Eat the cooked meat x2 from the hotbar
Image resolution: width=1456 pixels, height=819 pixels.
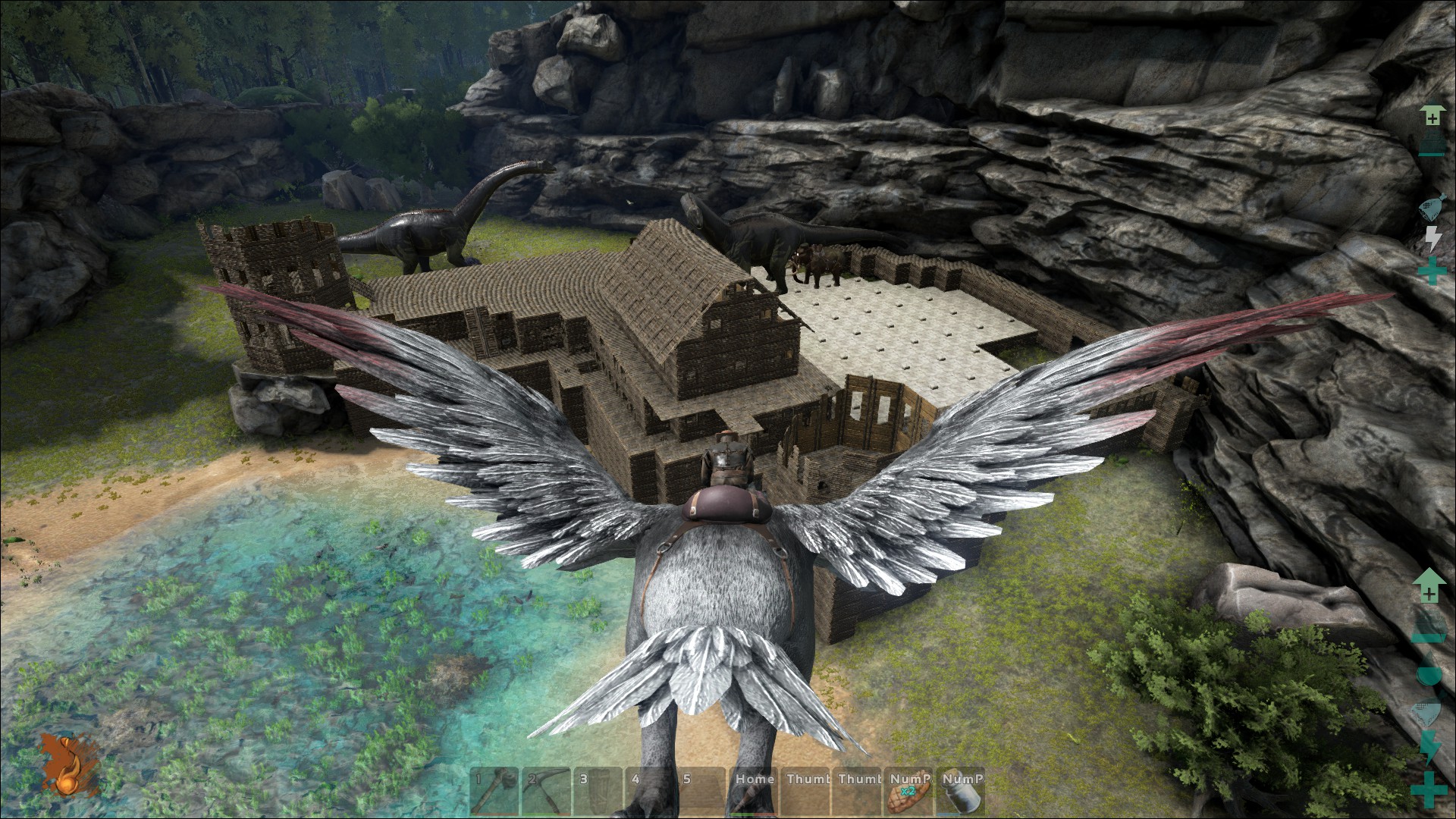click(910, 792)
